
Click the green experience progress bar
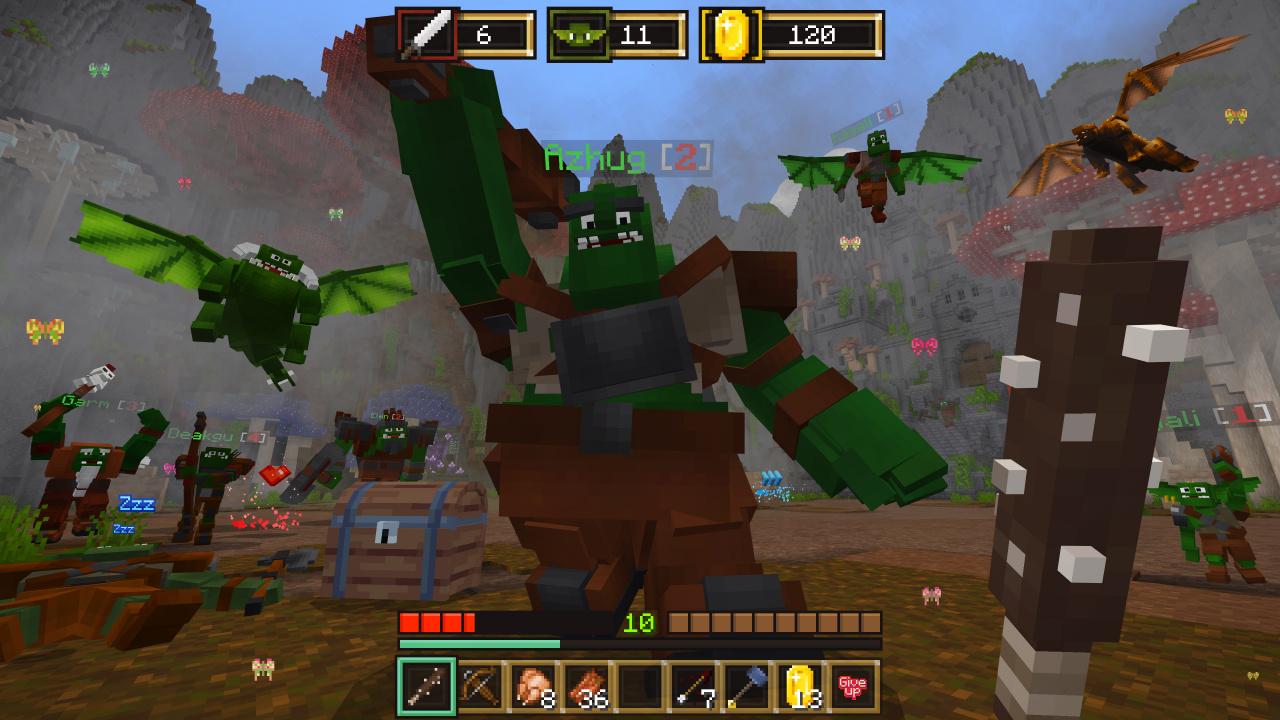pyautogui.click(x=480, y=643)
